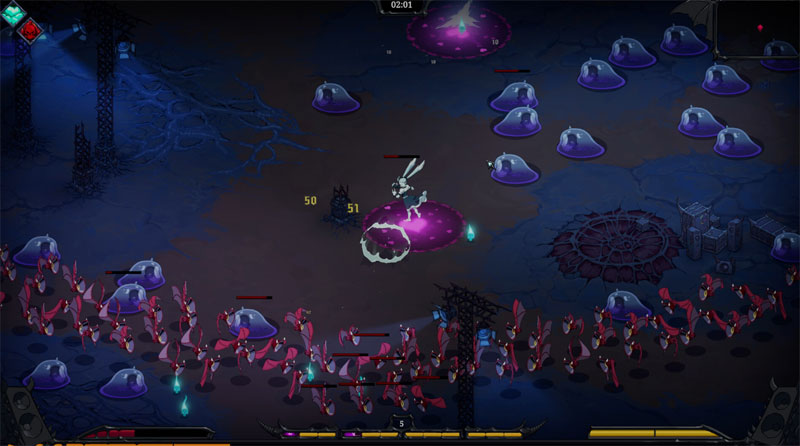This screenshot has width=800, height=446.
Task: Select the red skull status icon
Action: (x=31, y=31)
